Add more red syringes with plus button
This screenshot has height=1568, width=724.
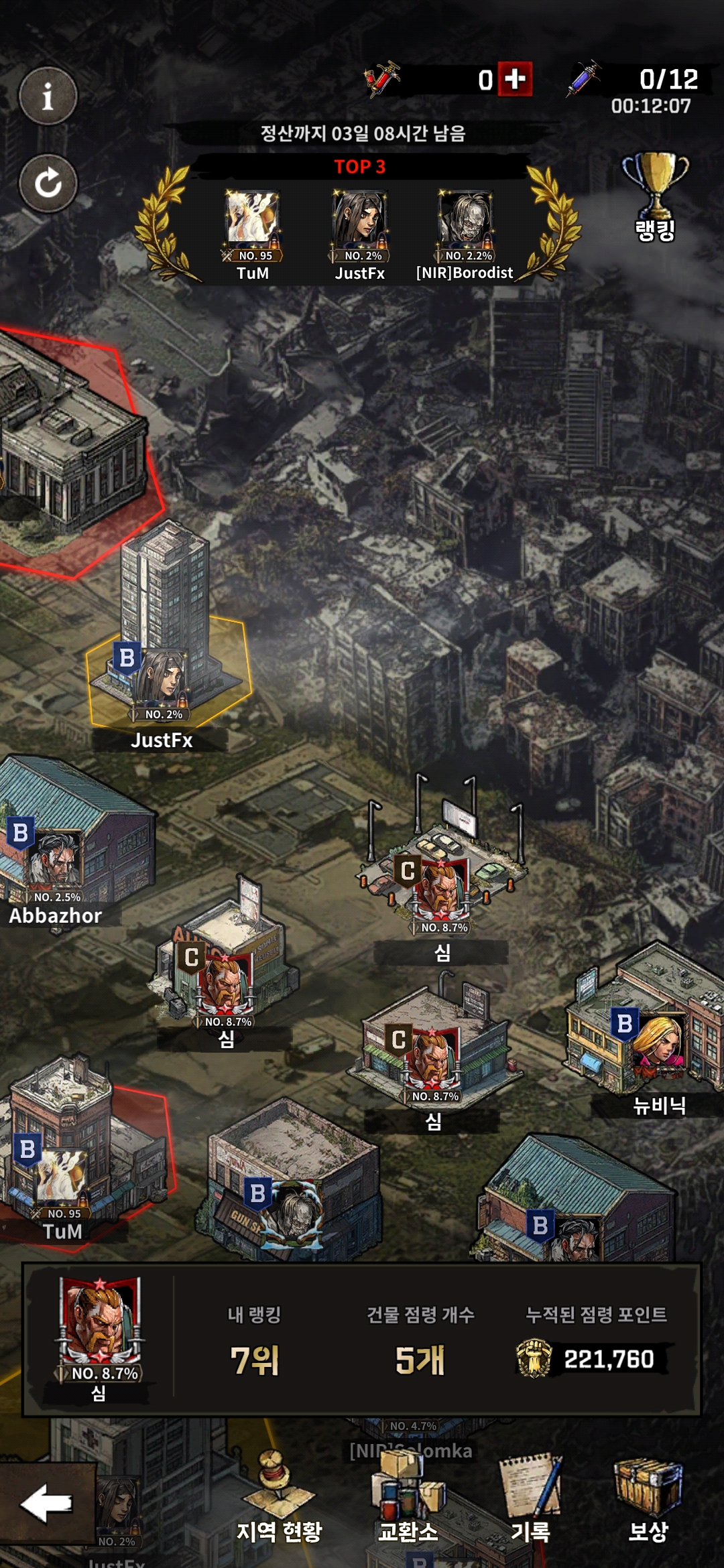(515, 80)
